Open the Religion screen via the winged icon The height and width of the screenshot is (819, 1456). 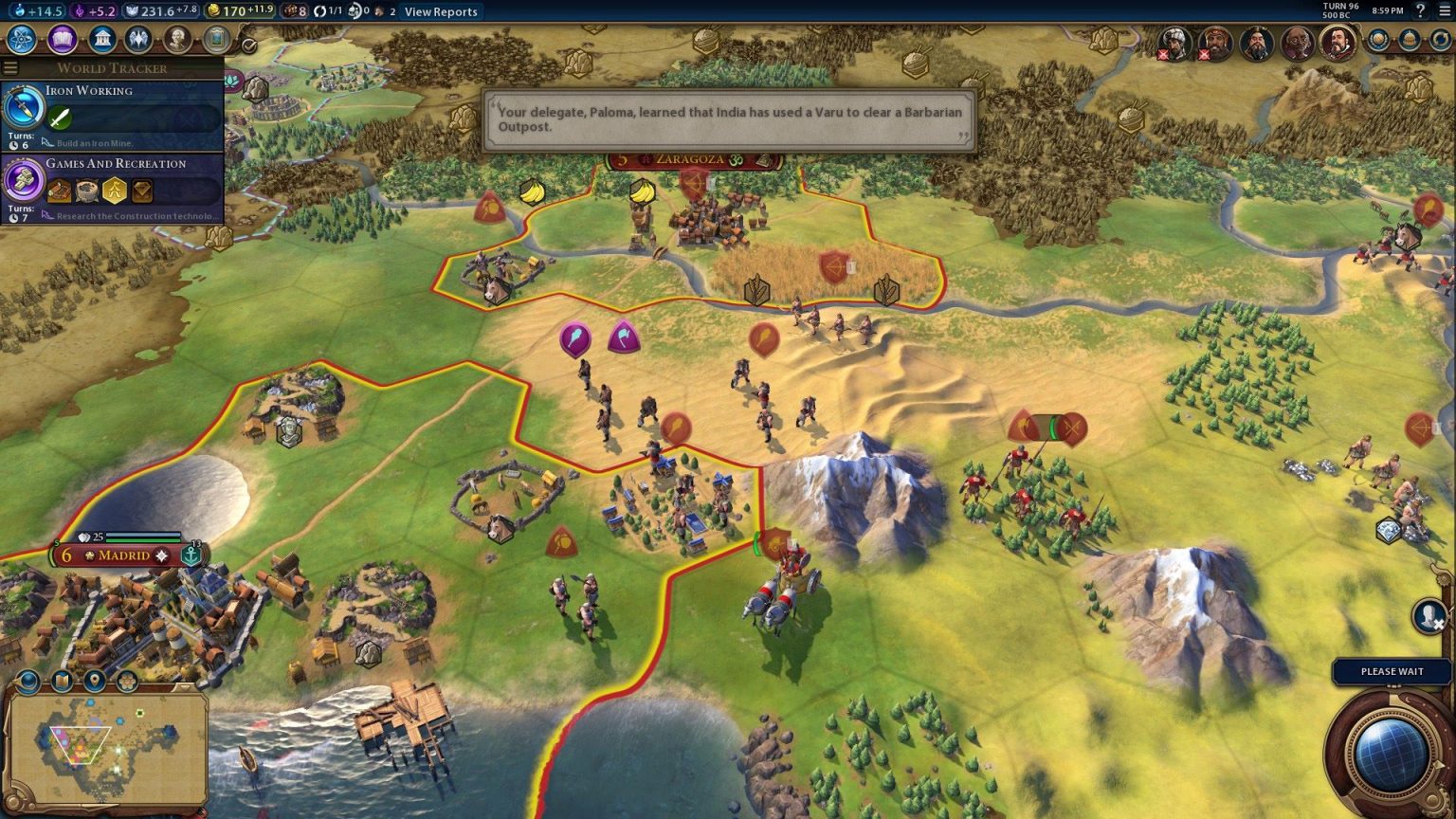coord(136,41)
